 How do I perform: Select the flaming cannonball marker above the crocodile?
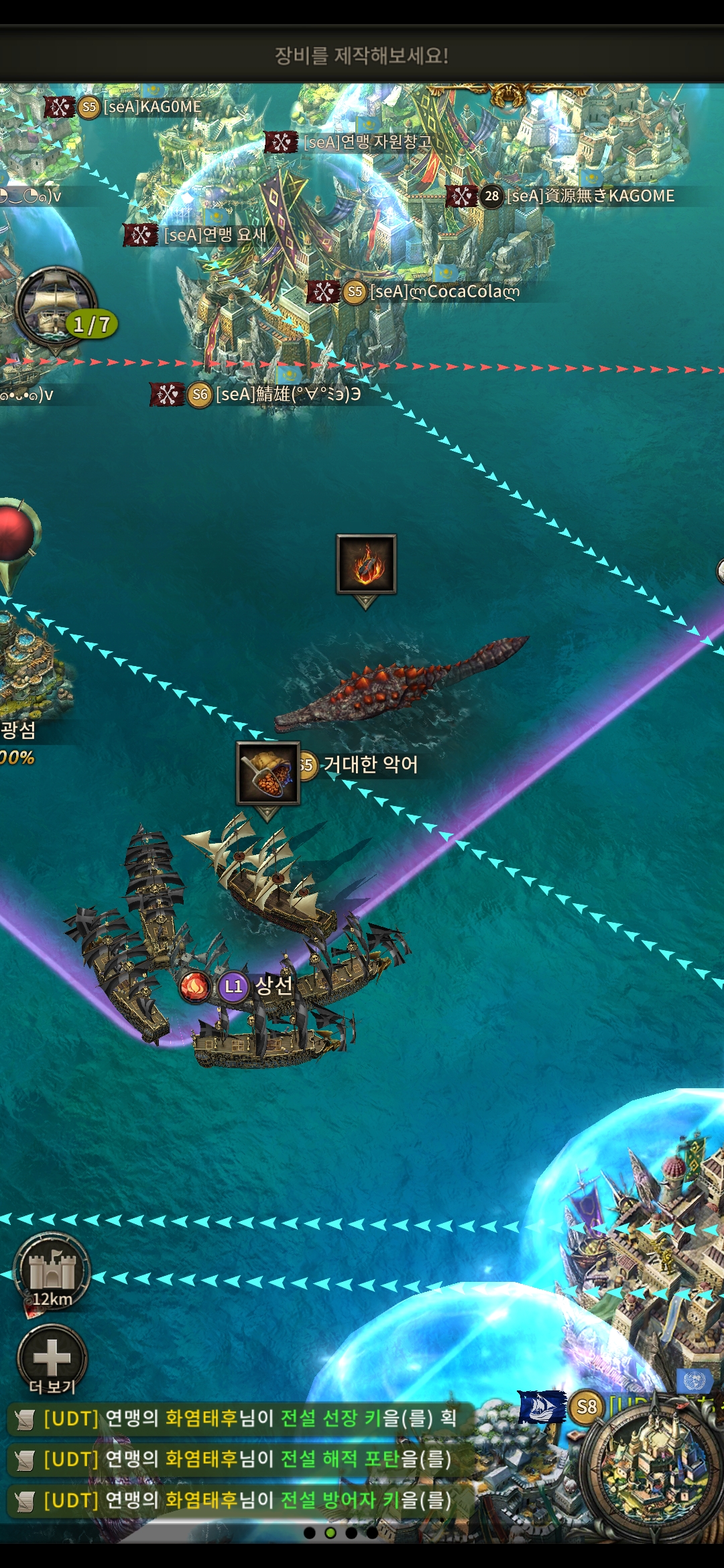point(366,564)
